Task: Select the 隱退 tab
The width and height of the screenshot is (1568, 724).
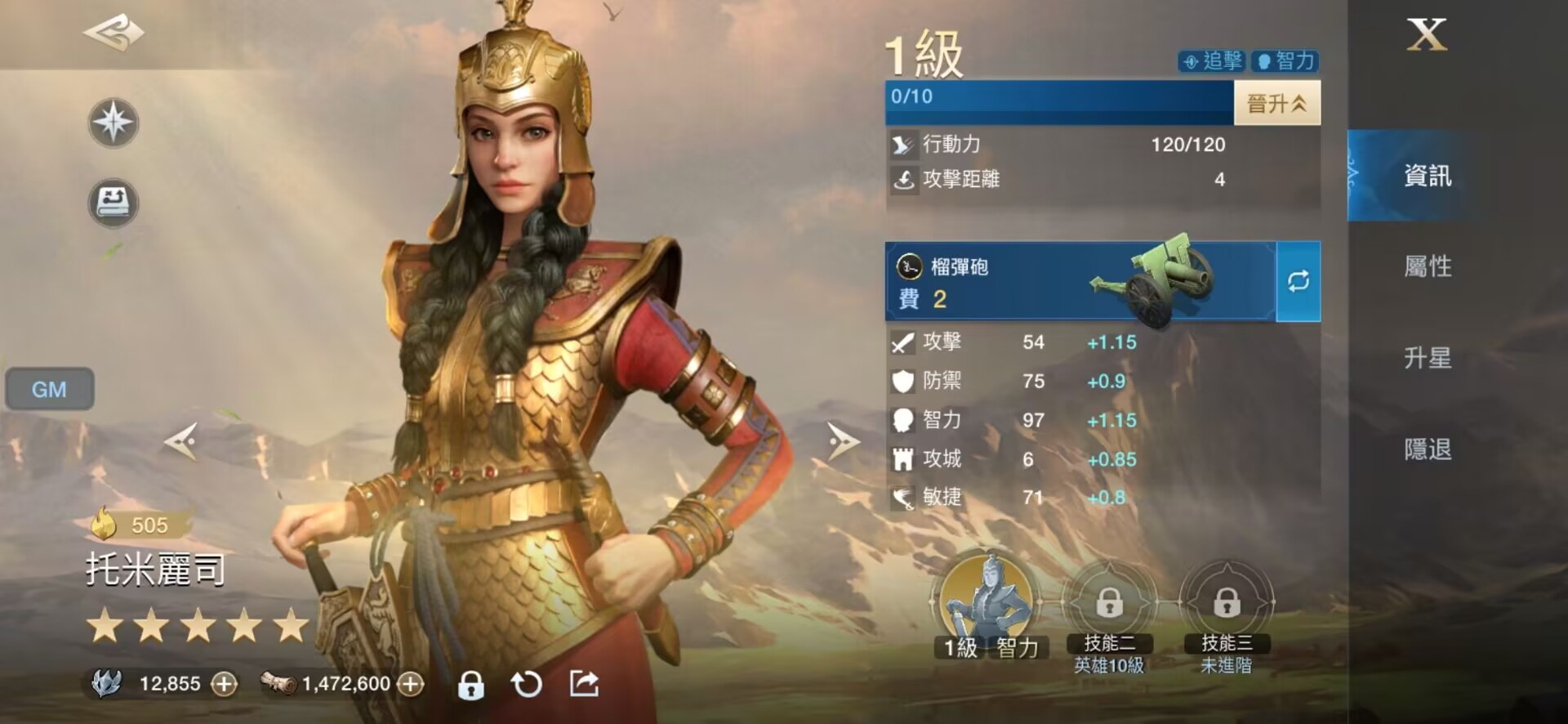Action: pyautogui.click(x=1426, y=450)
